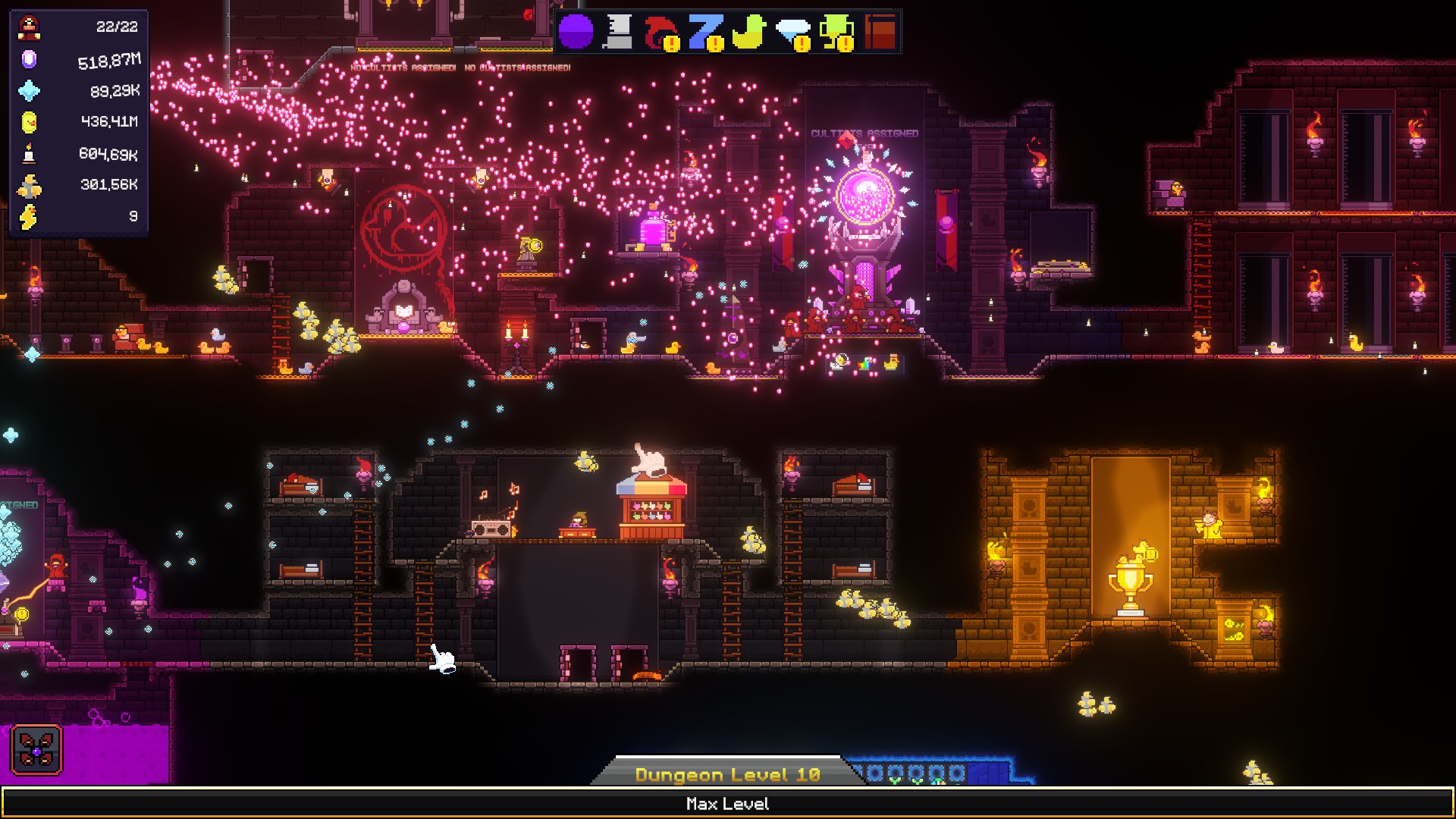Select the white scroll icon
This screenshot has height=819, width=1456.
[619, 33]
